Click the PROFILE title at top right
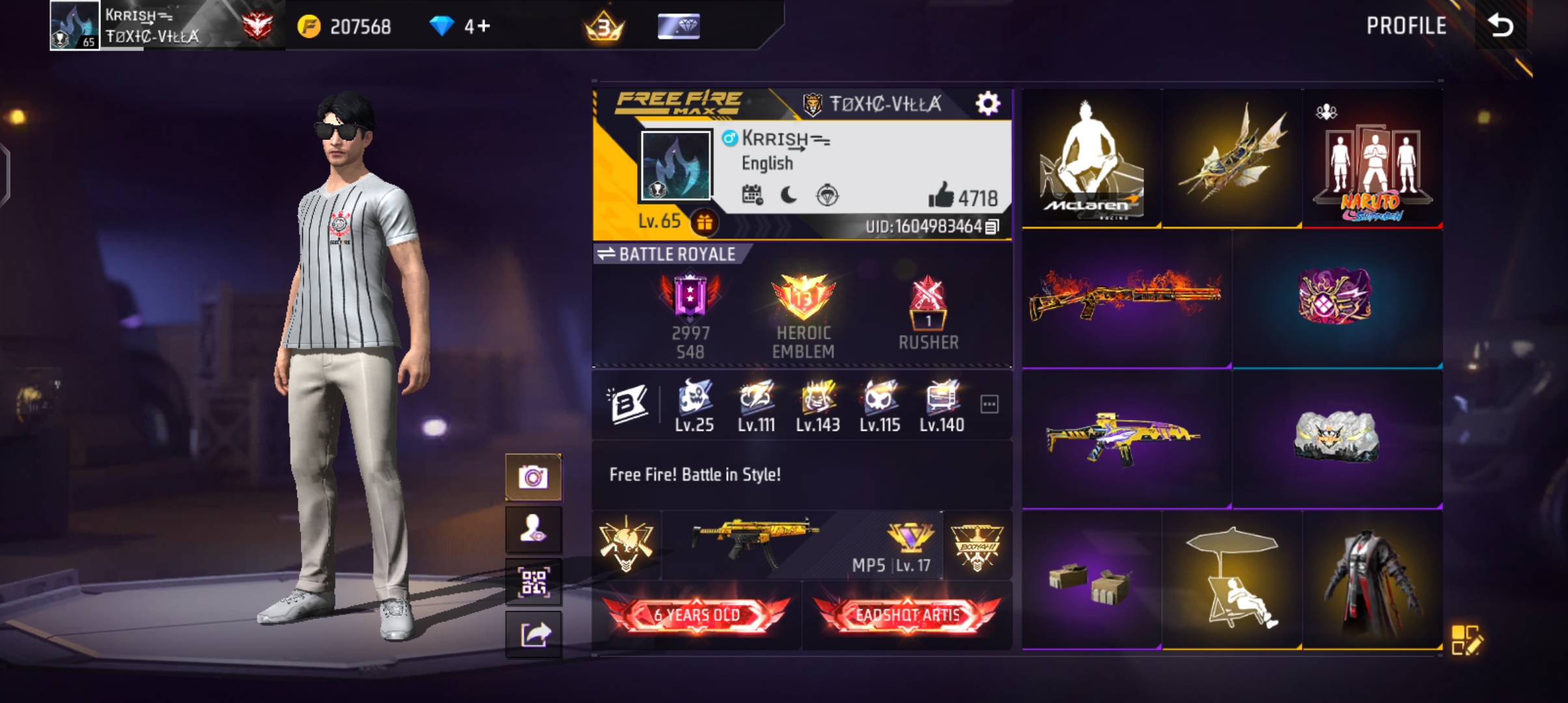 [x=1407, y=26]
